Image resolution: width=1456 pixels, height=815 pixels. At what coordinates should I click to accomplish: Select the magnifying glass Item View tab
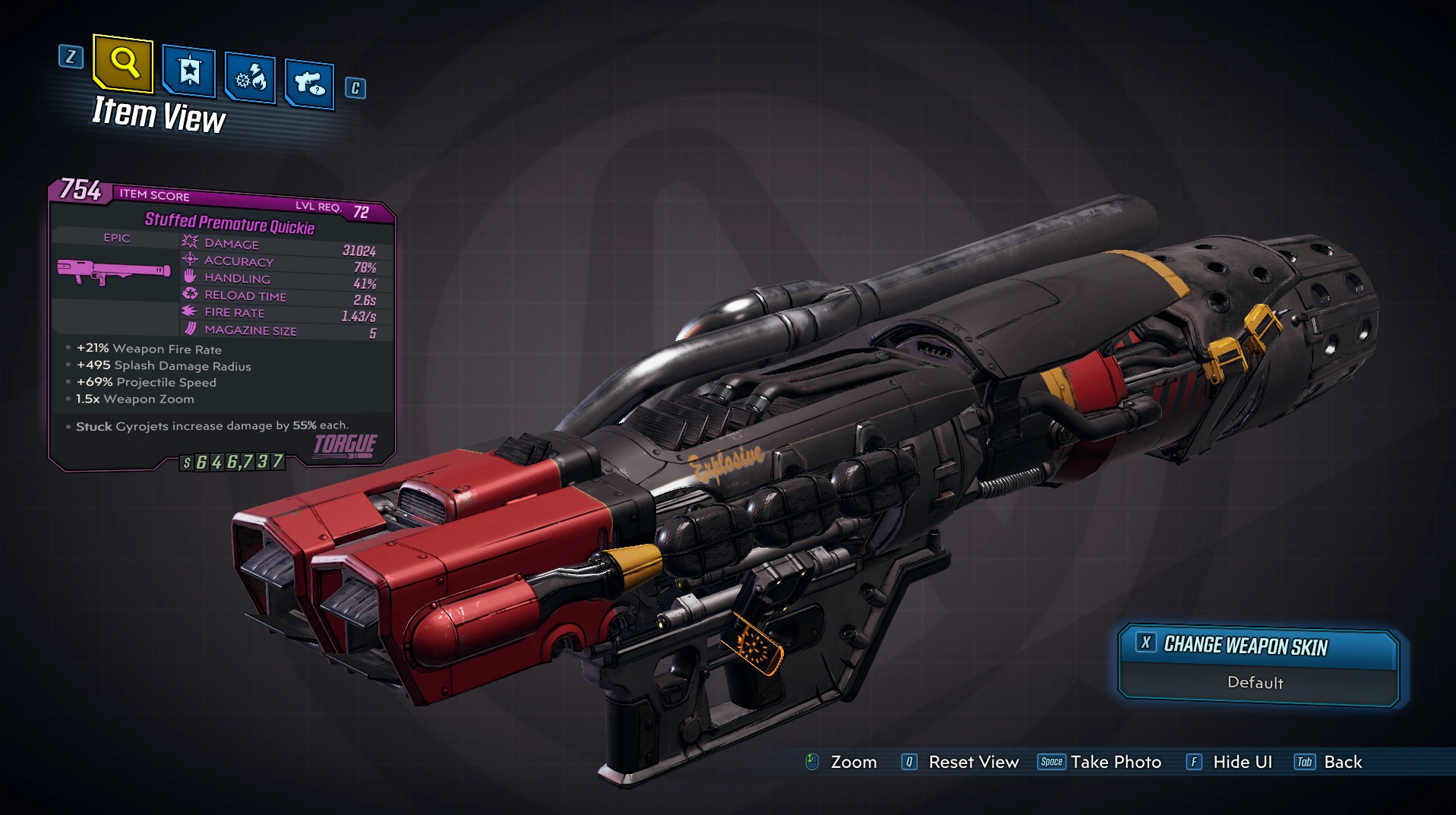tap(124, 62)
